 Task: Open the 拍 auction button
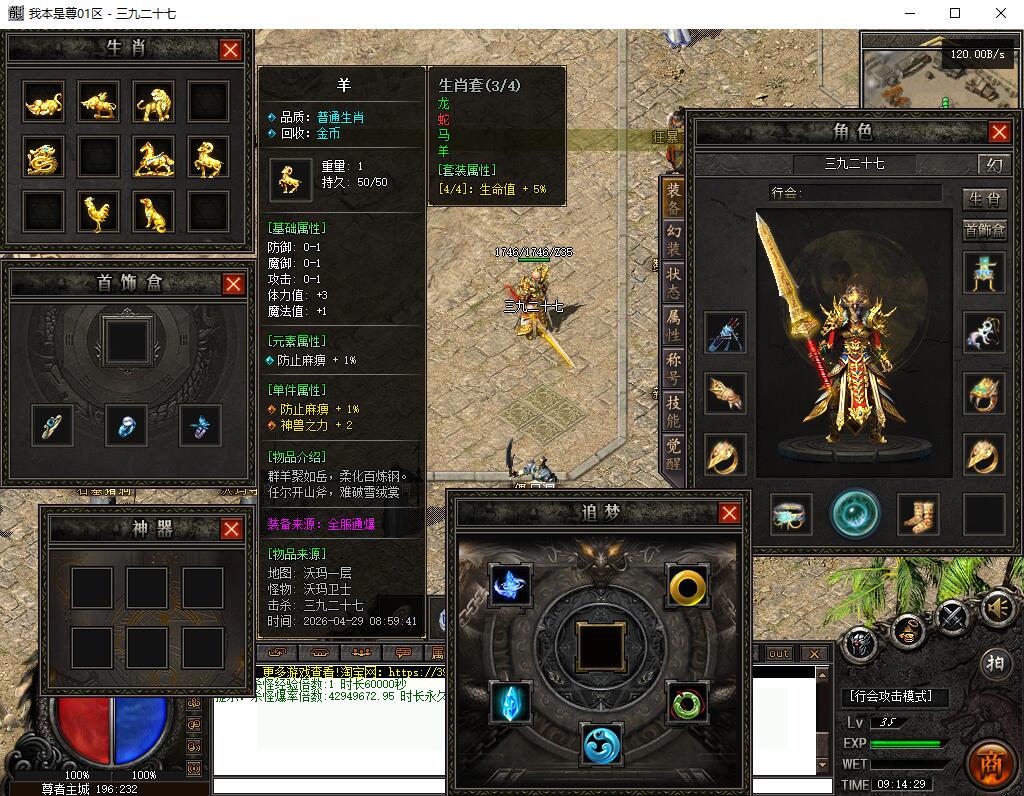tap(995, 663)
